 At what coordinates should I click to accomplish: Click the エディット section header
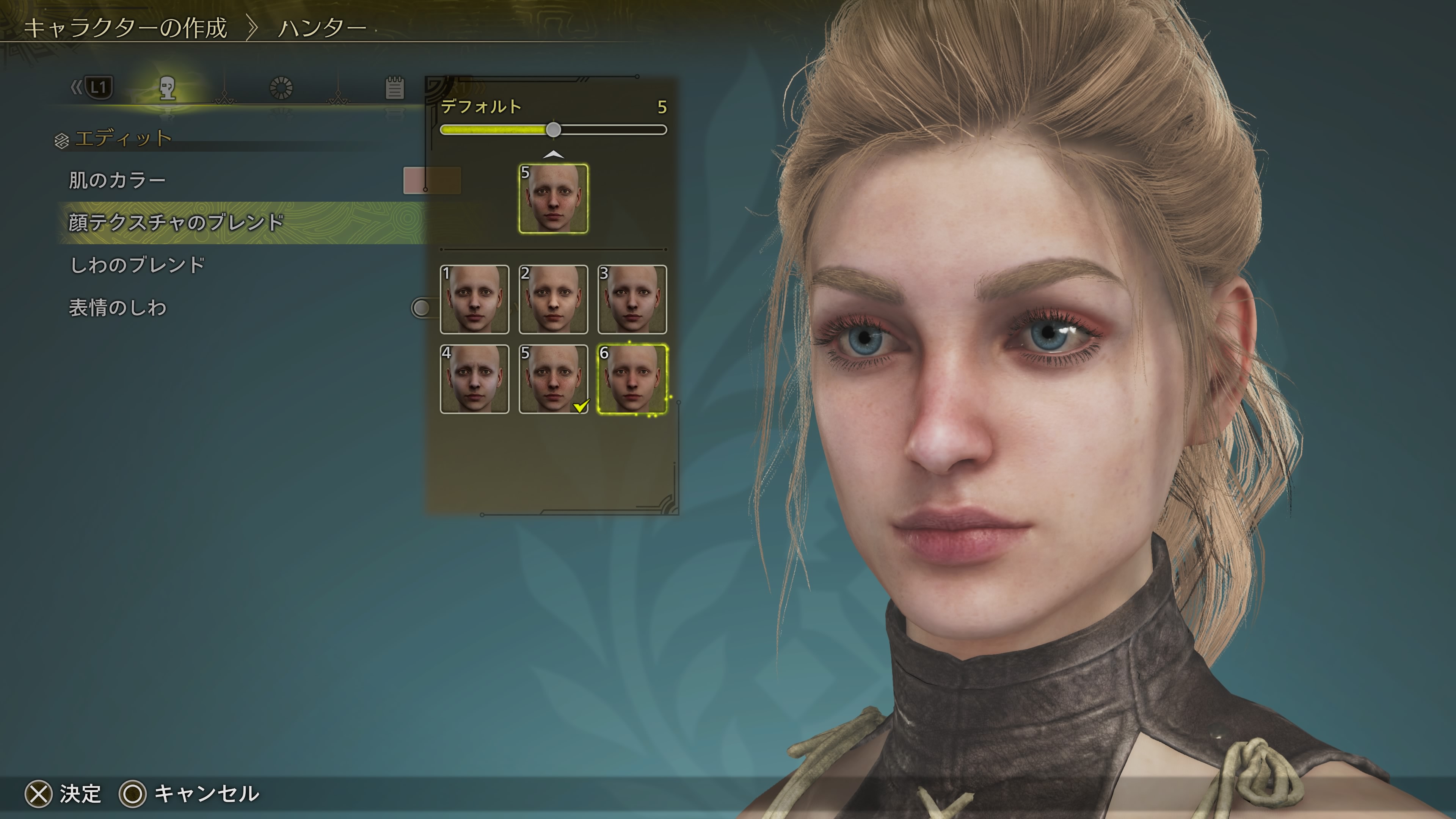tap(122, 138)
